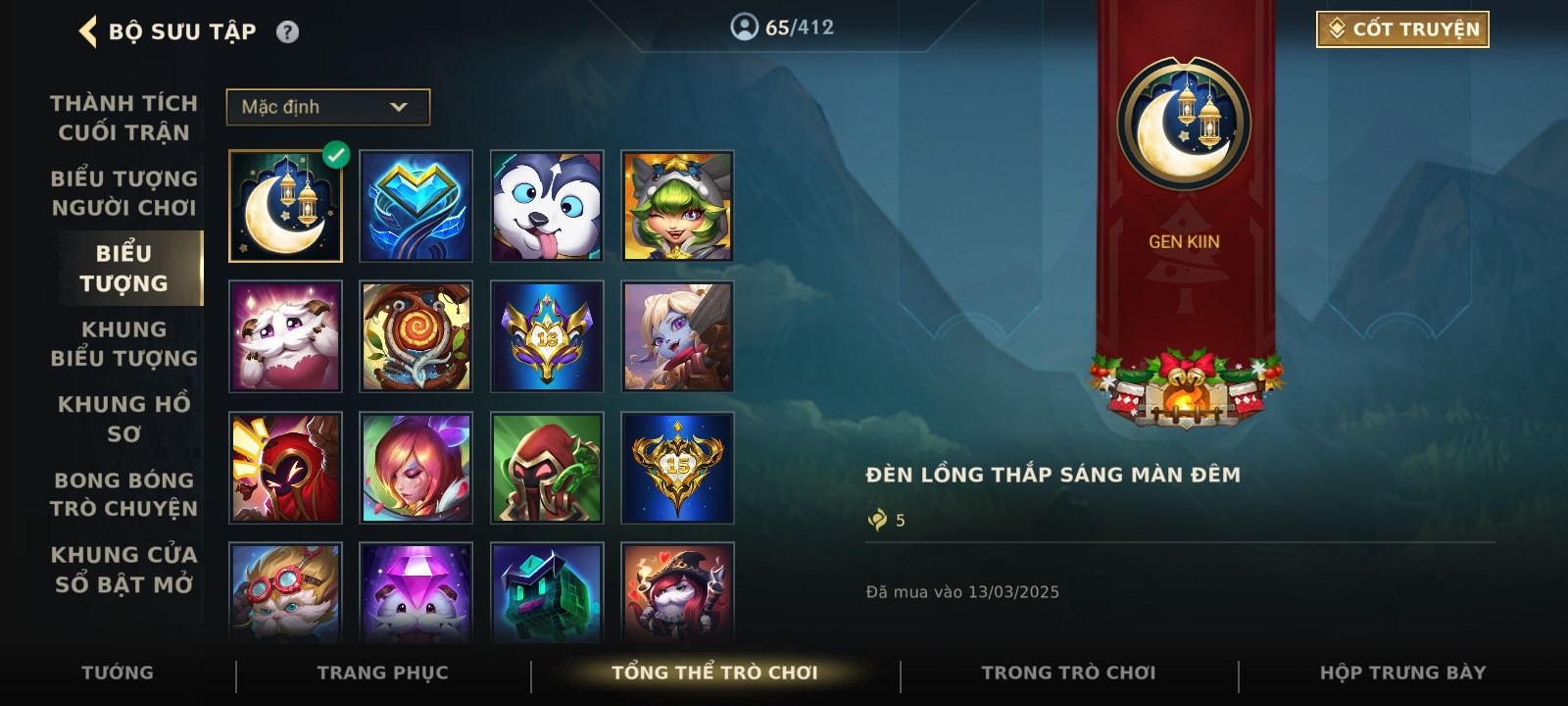The image size is (1568, 706).
Task: Select the Trong Trò Chơi tab
Action: click(1068, 673)
